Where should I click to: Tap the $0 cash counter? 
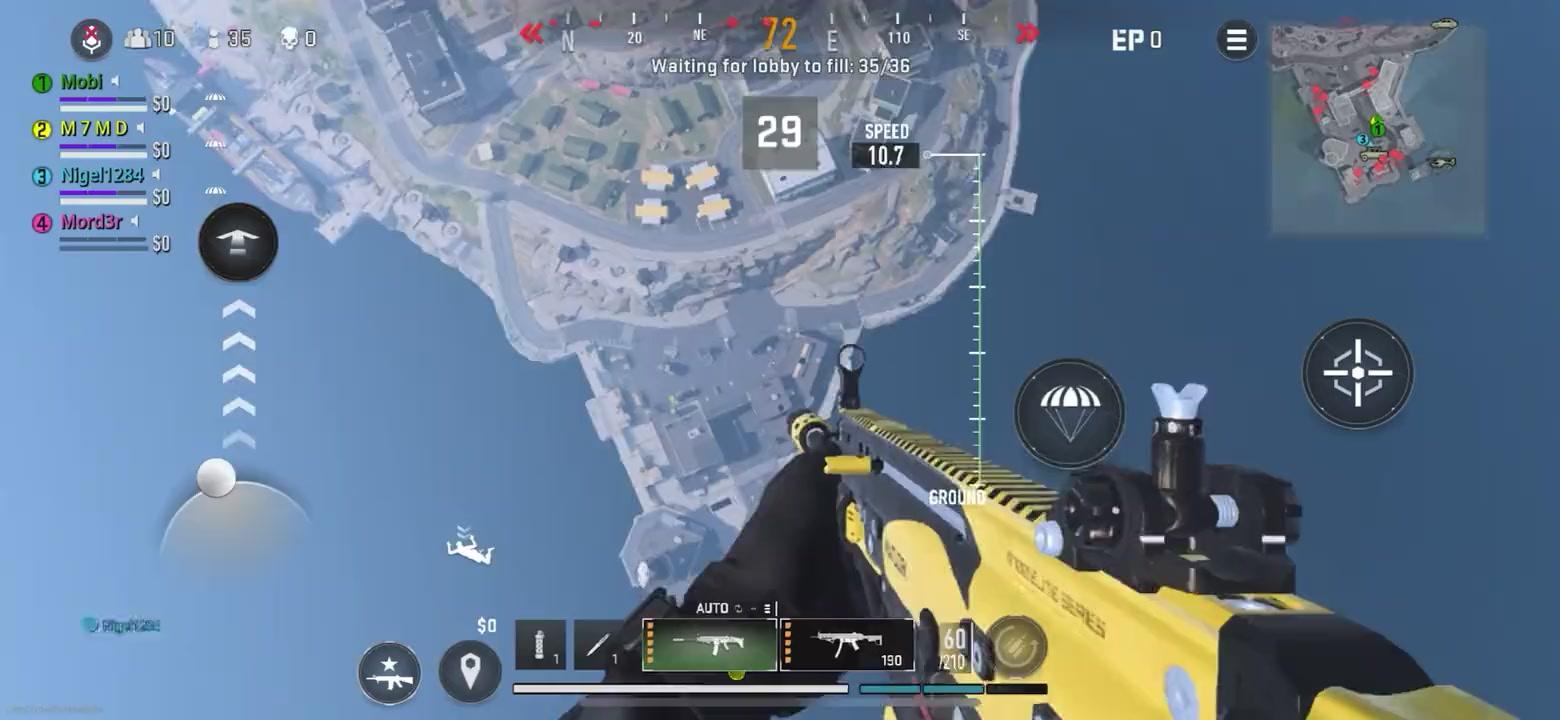point(487,625)
